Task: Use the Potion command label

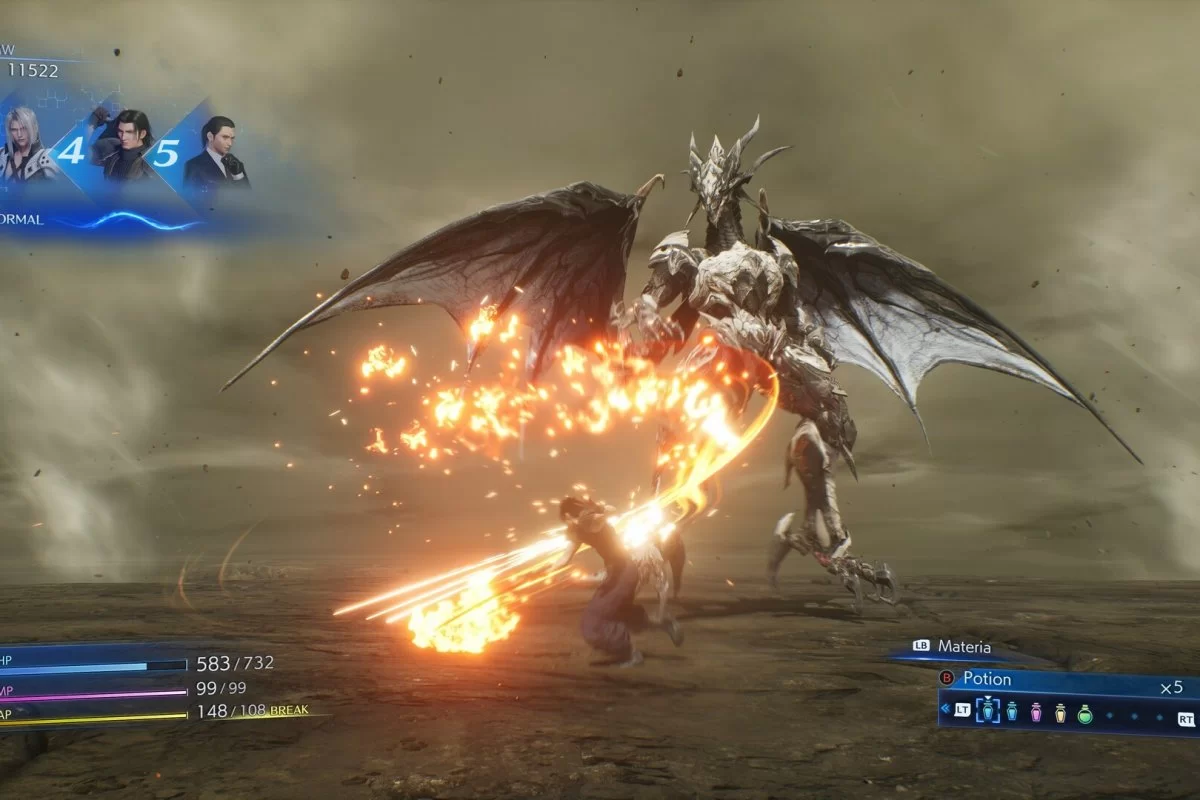Action: click(x=987, y=679)
